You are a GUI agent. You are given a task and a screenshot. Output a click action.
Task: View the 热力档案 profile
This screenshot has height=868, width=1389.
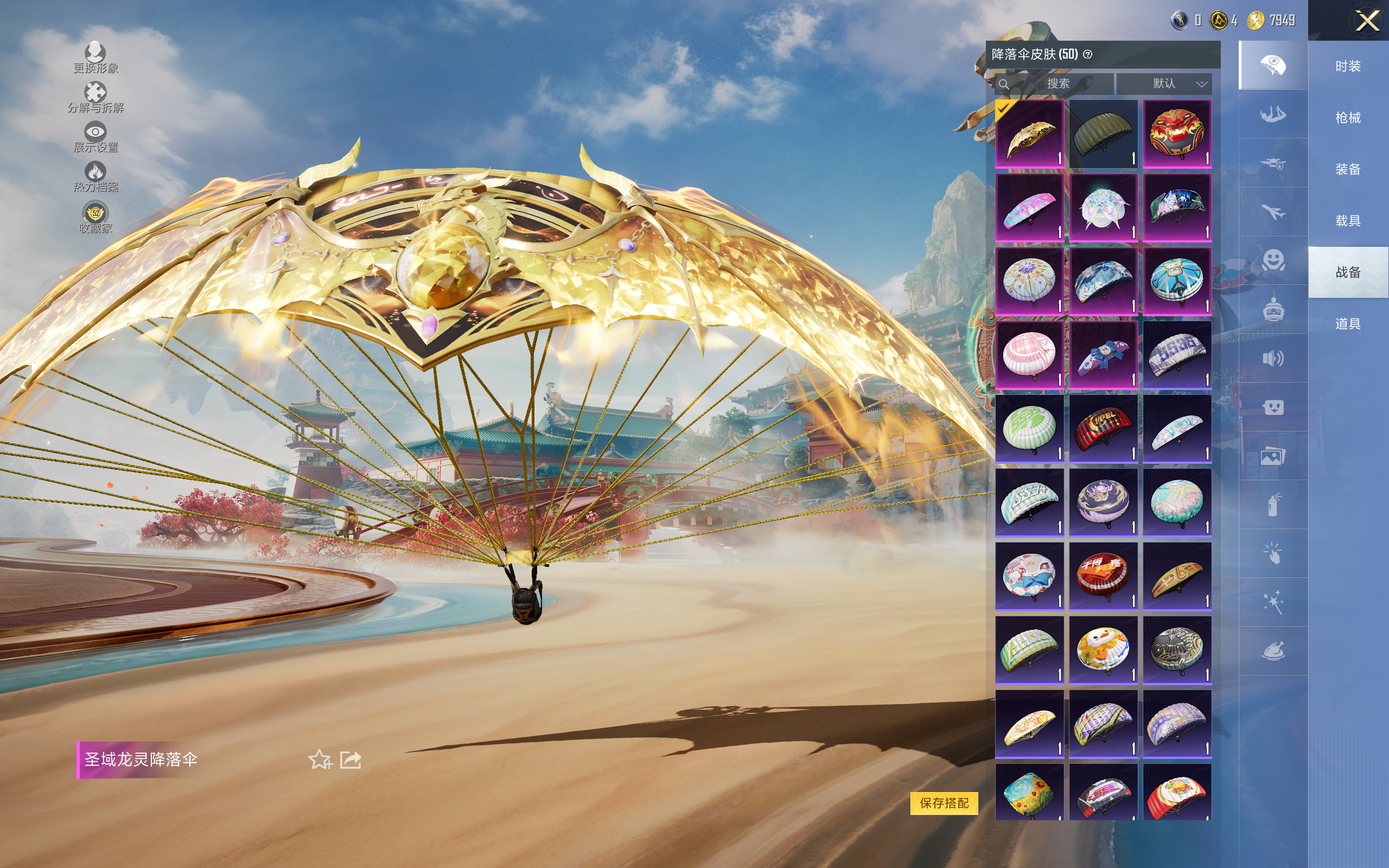coord(95,176)
